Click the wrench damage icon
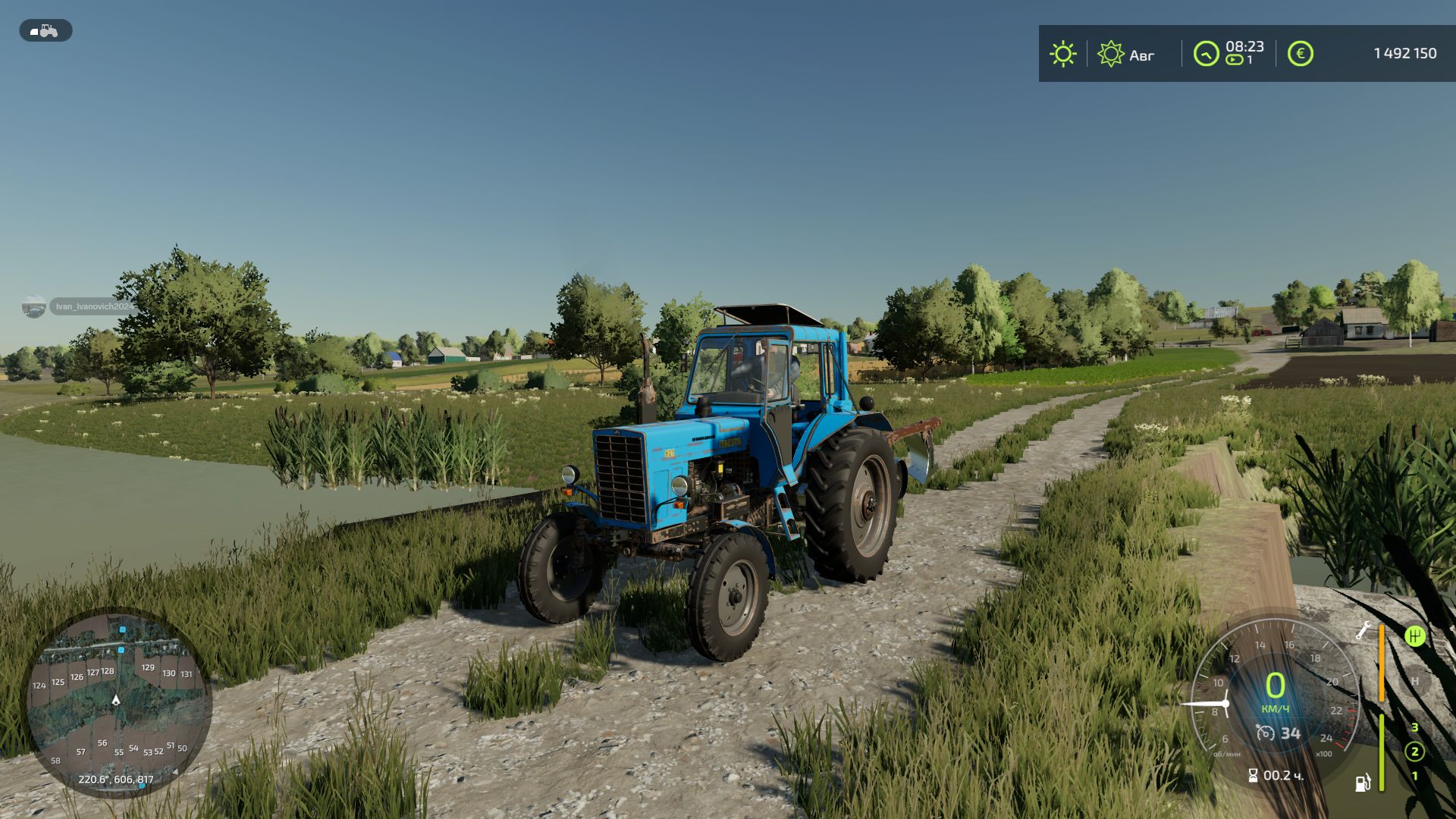The height and width of the screenshot is (819, 1456). click(1363, 630)
